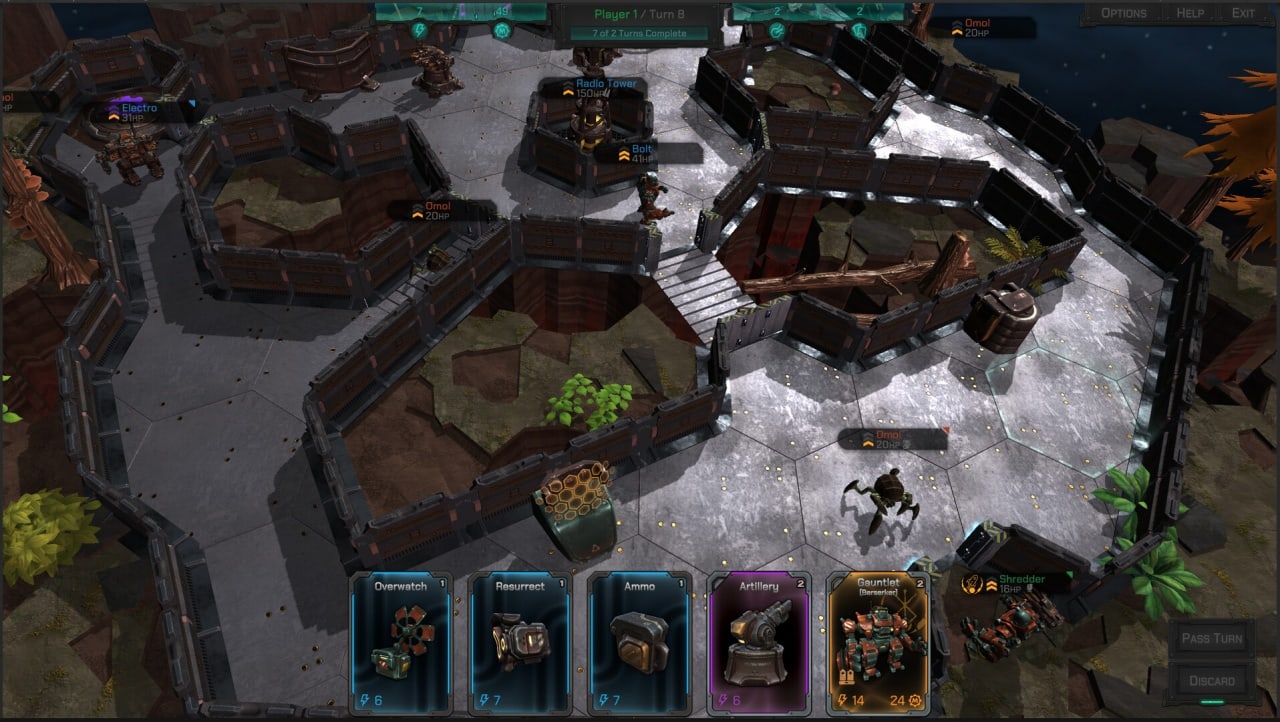Open the Help screen
The image size is (1280, 722).
click(x=1190, y=13)
